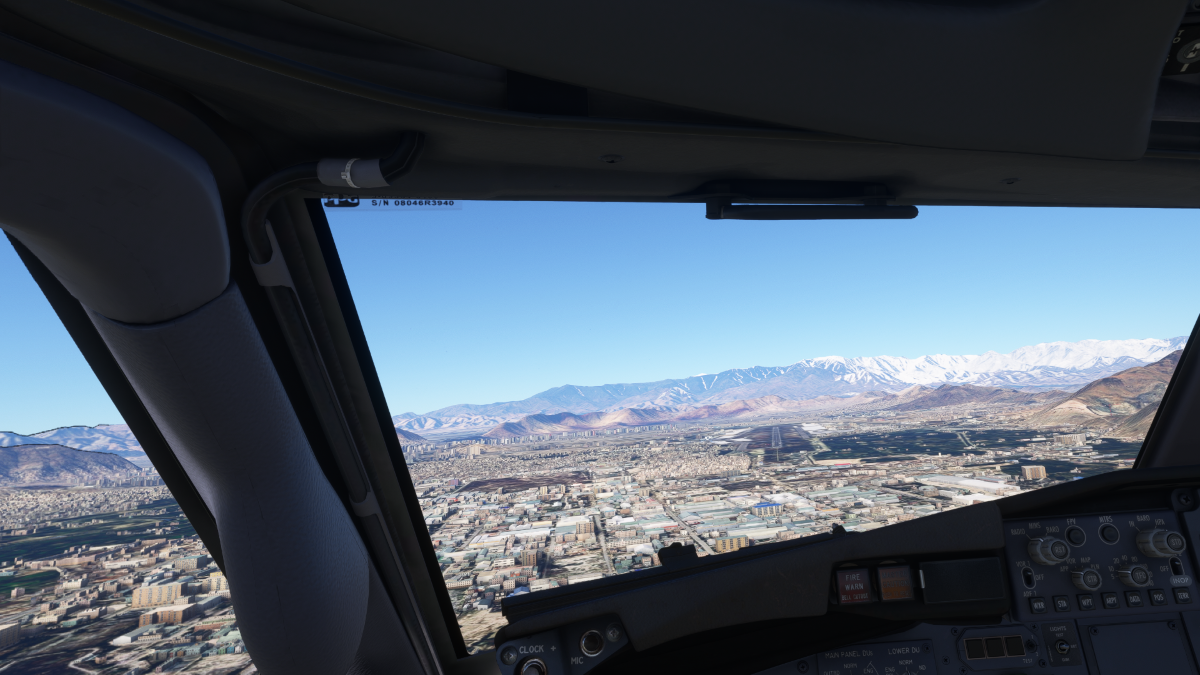Click the FIRE WARN bell cutout light
1200x675 pixels.
tap(853, 585)
